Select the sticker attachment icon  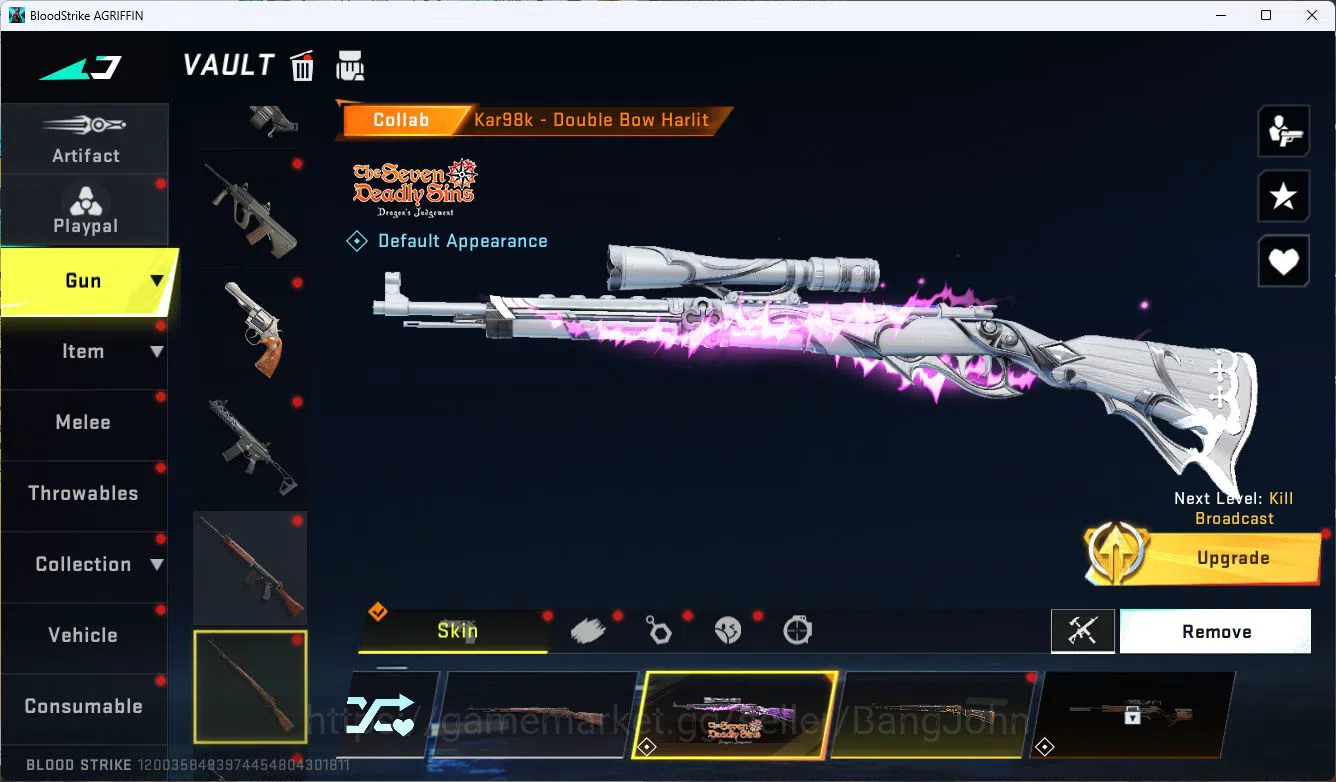click(728, 628)
